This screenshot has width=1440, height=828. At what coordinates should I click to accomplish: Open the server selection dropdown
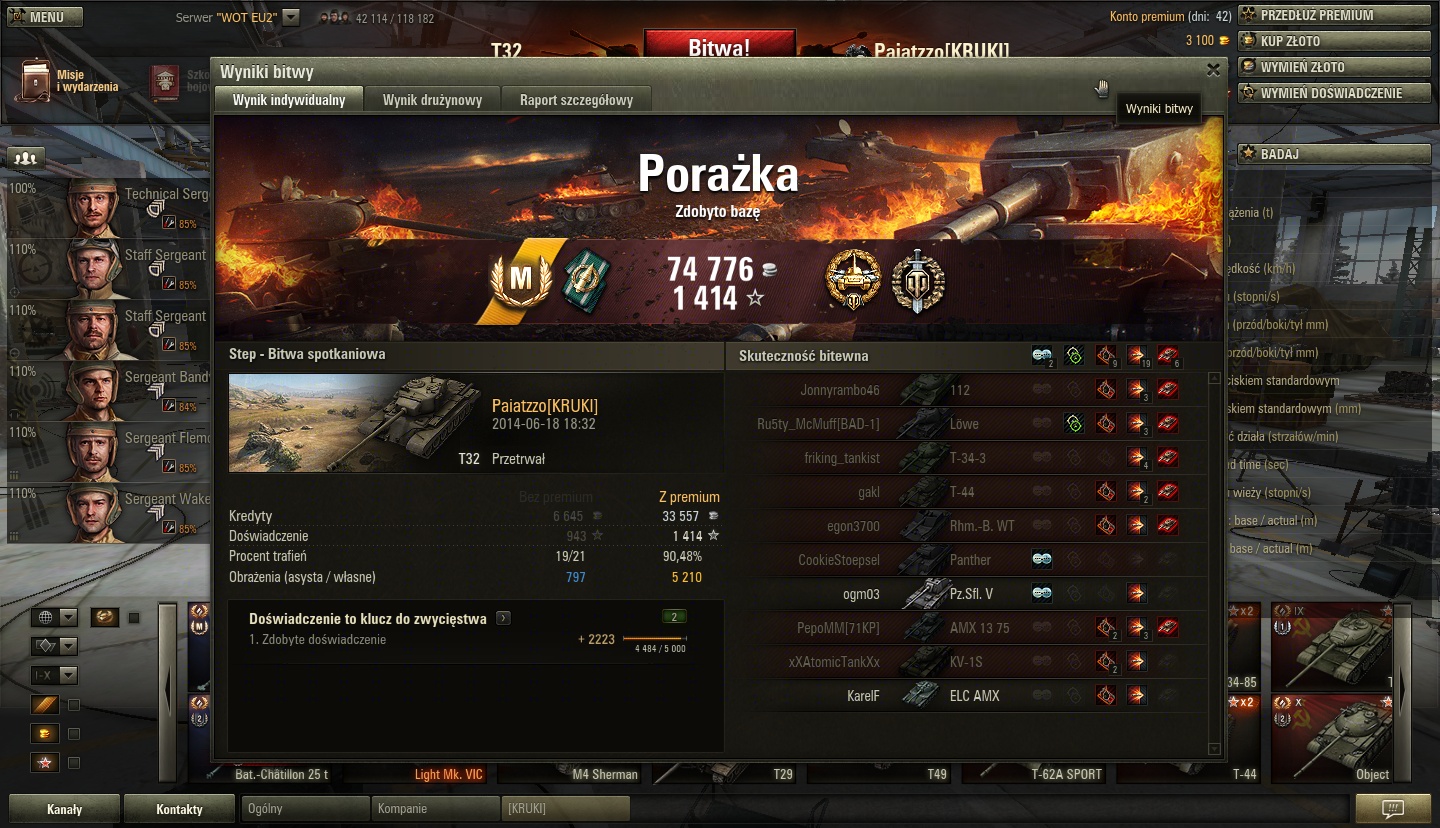pyautogui.click(x=290, y=17)
